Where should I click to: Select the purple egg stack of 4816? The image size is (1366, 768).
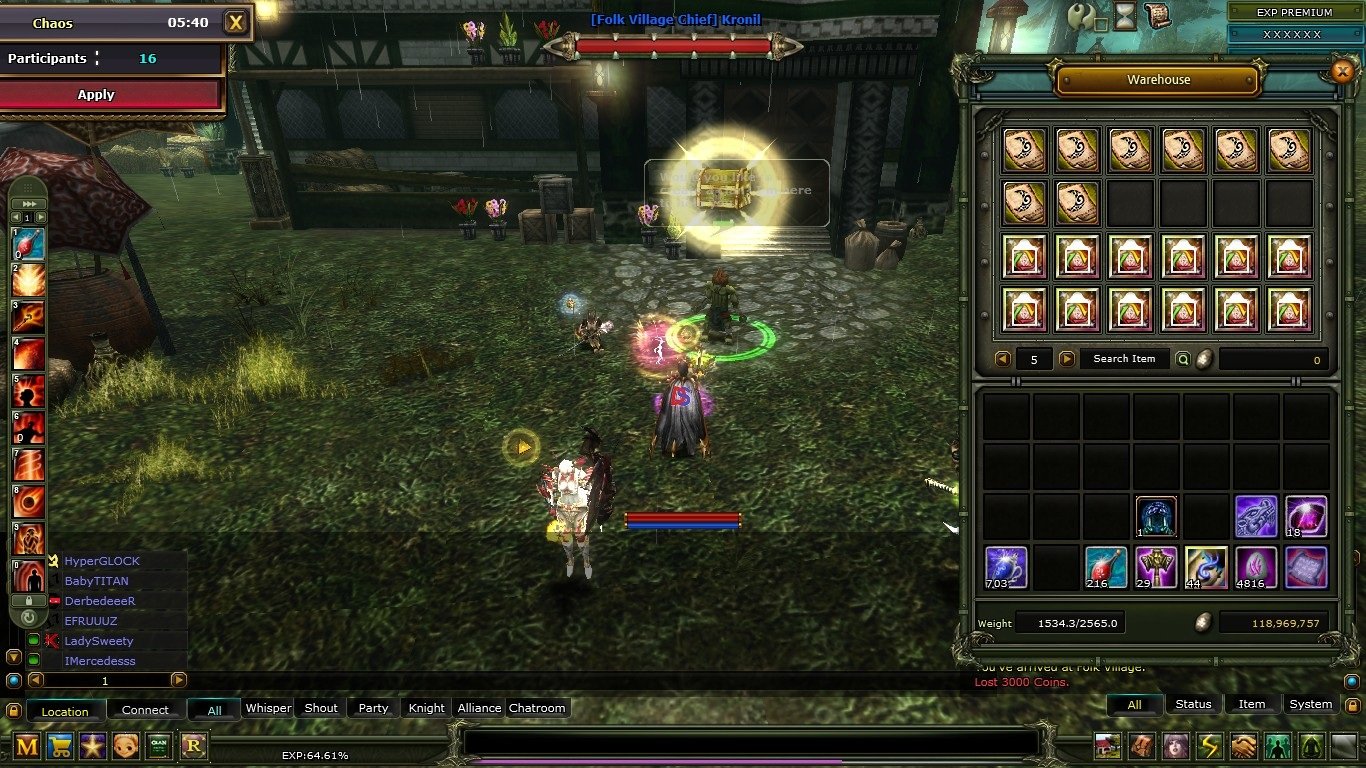coord(1256,567)
